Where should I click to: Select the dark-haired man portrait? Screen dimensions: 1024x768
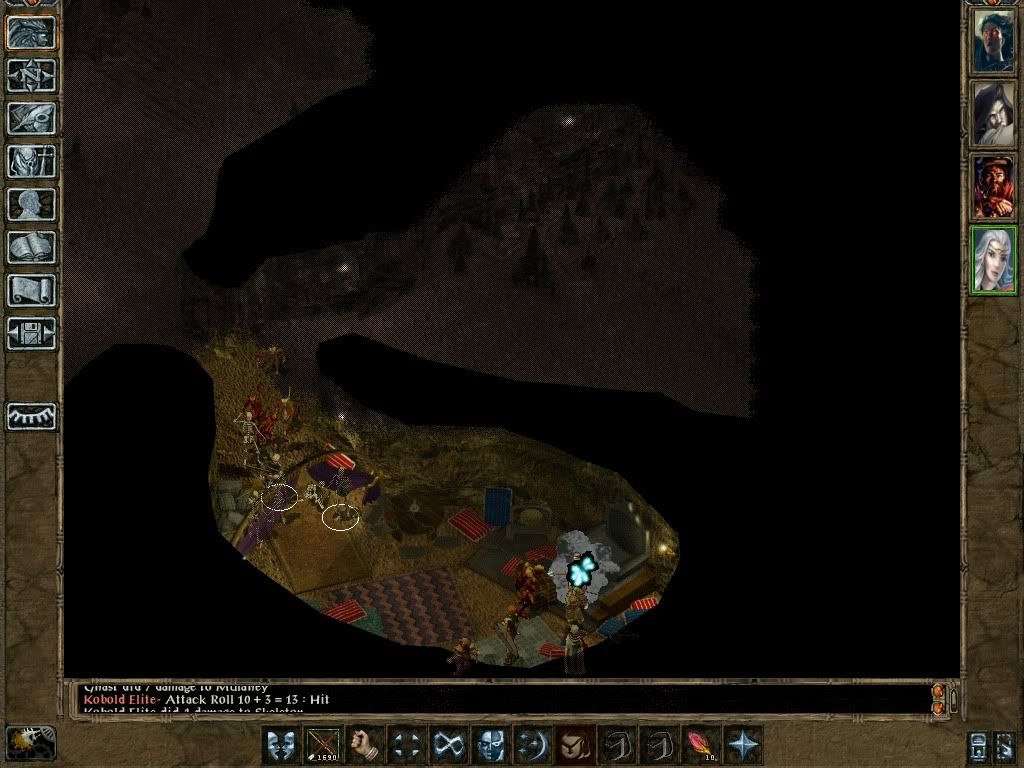pos(993,42)
